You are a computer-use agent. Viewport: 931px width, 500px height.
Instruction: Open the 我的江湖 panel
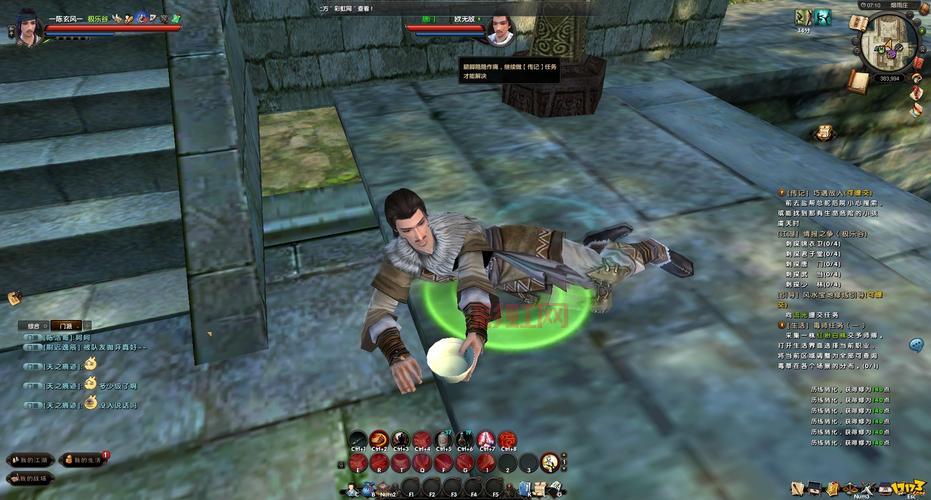(30, 460)
